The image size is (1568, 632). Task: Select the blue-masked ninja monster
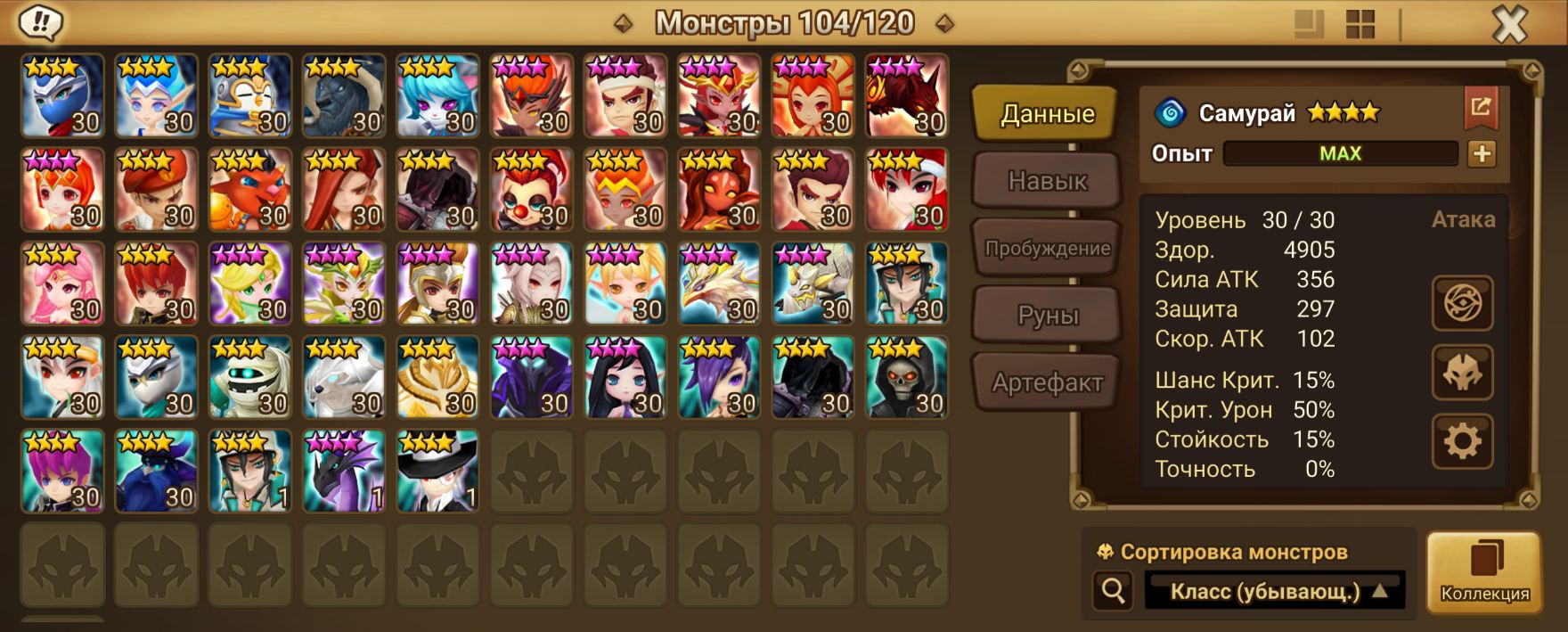[x=62, y=95]
